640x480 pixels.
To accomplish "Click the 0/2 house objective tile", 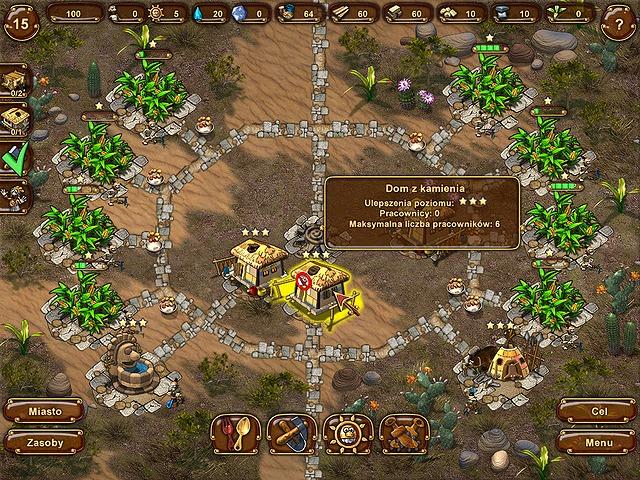I will click(x=15, y=81).
